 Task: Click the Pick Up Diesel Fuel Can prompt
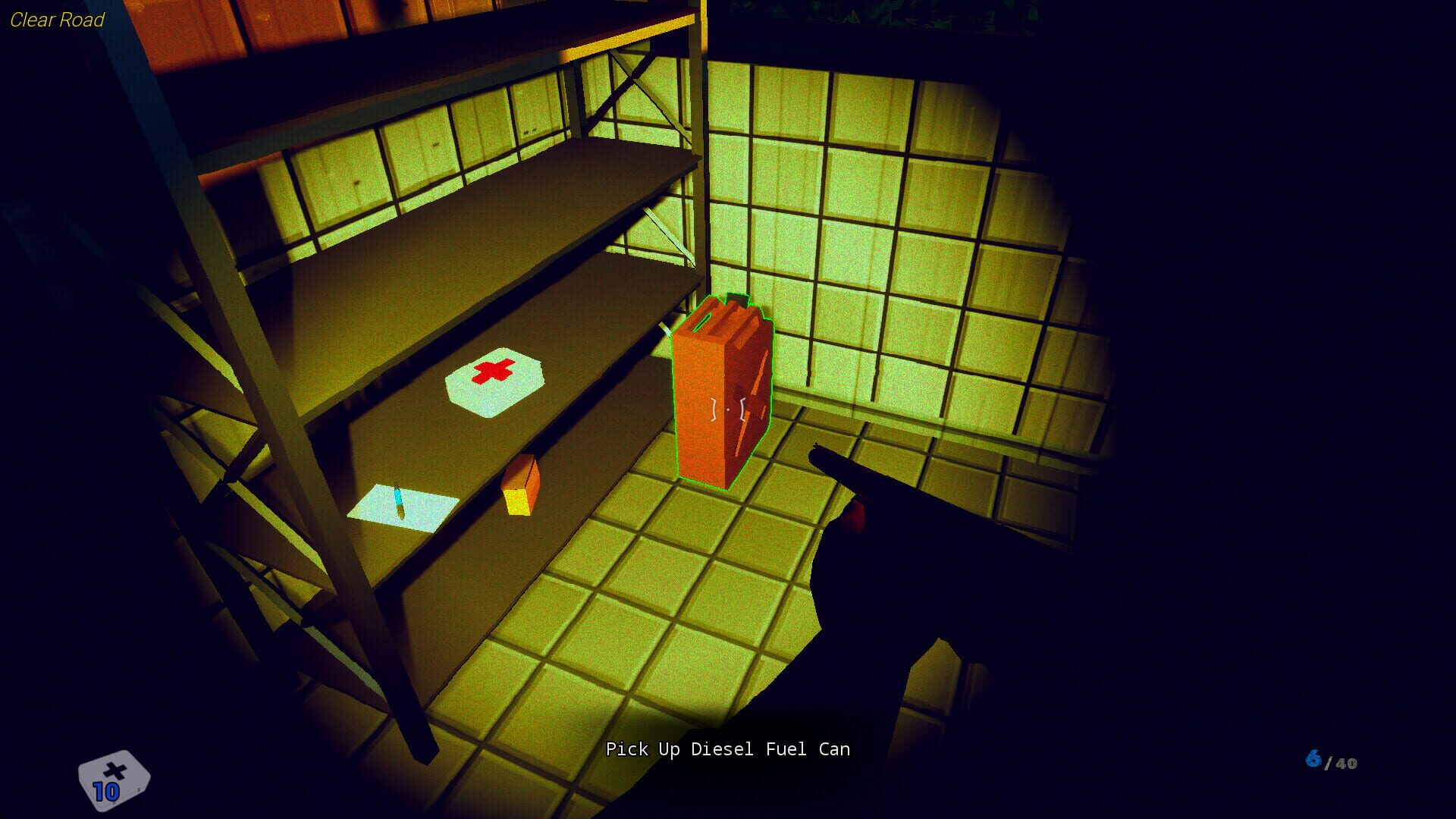(x=728, y=749)
